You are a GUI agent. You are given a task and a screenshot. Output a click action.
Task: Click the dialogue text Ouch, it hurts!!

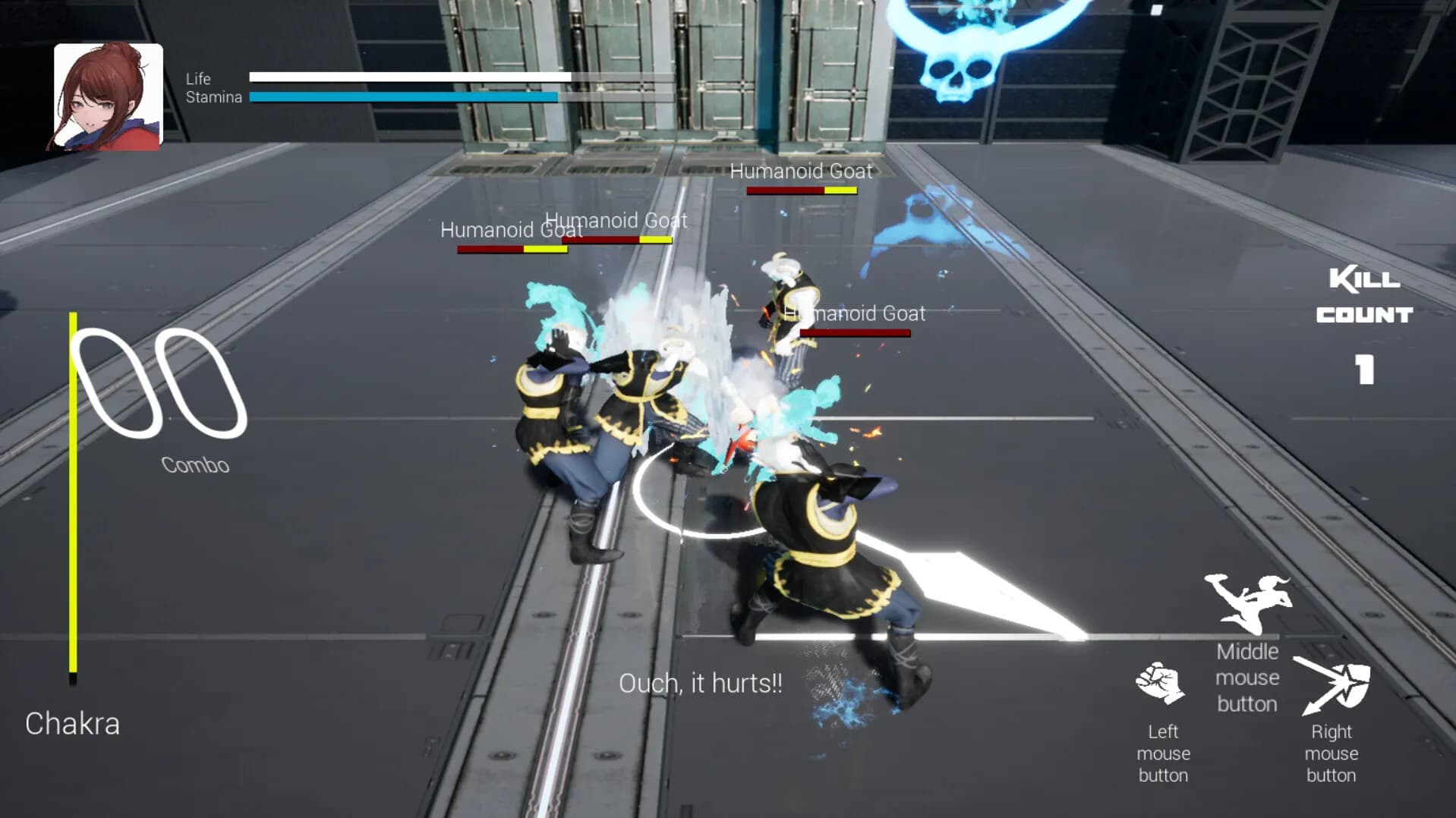(x=701, y=682)
